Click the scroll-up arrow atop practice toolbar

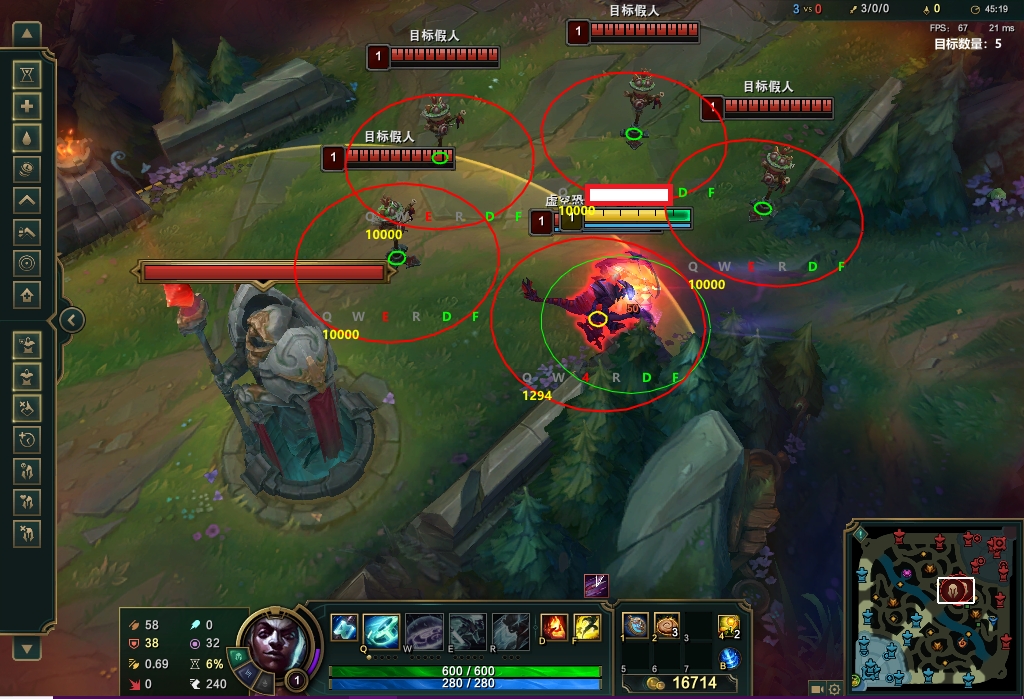tap(27, 35)
